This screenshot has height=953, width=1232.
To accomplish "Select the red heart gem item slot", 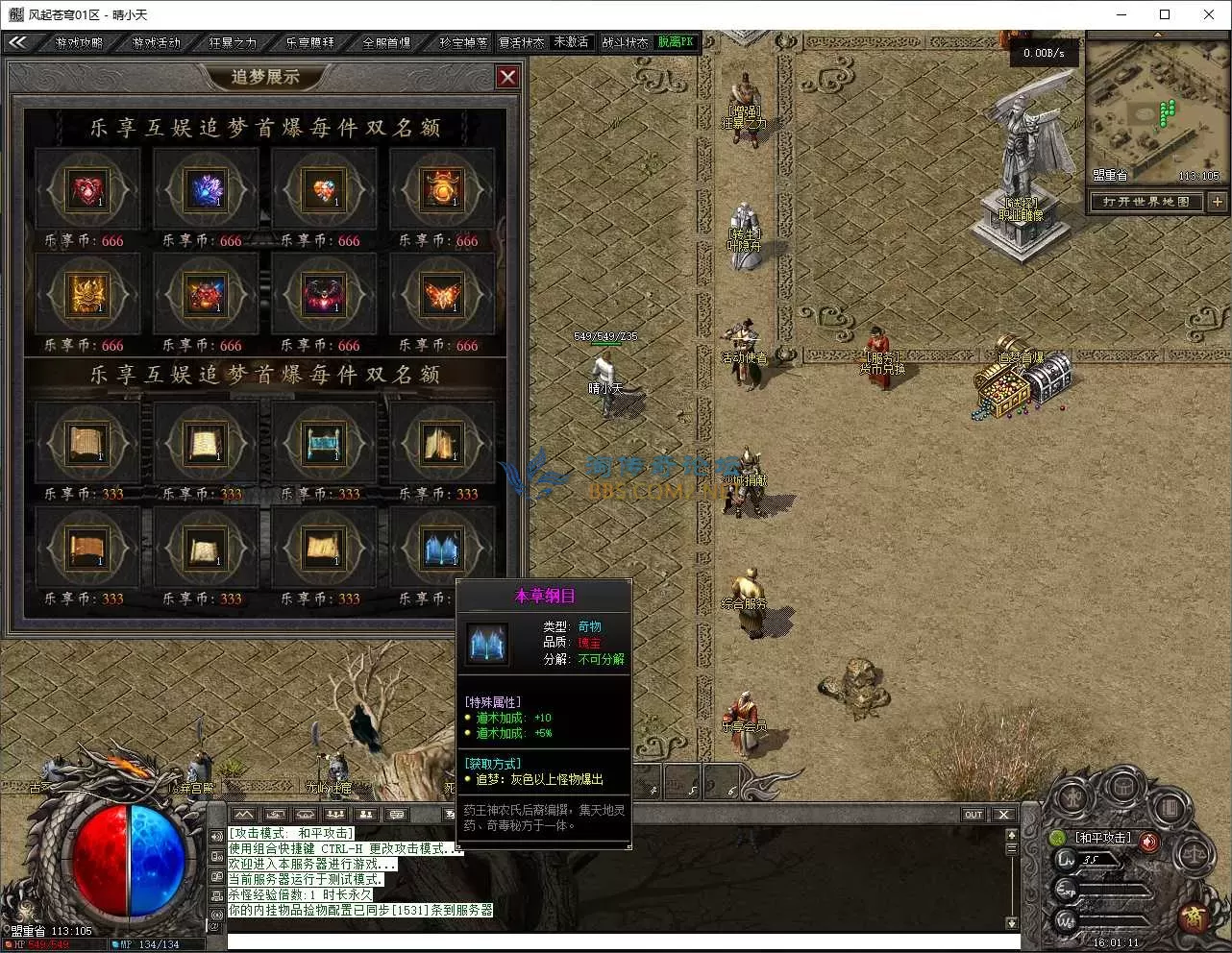I will pyautogui.click(x=87, y=190).
